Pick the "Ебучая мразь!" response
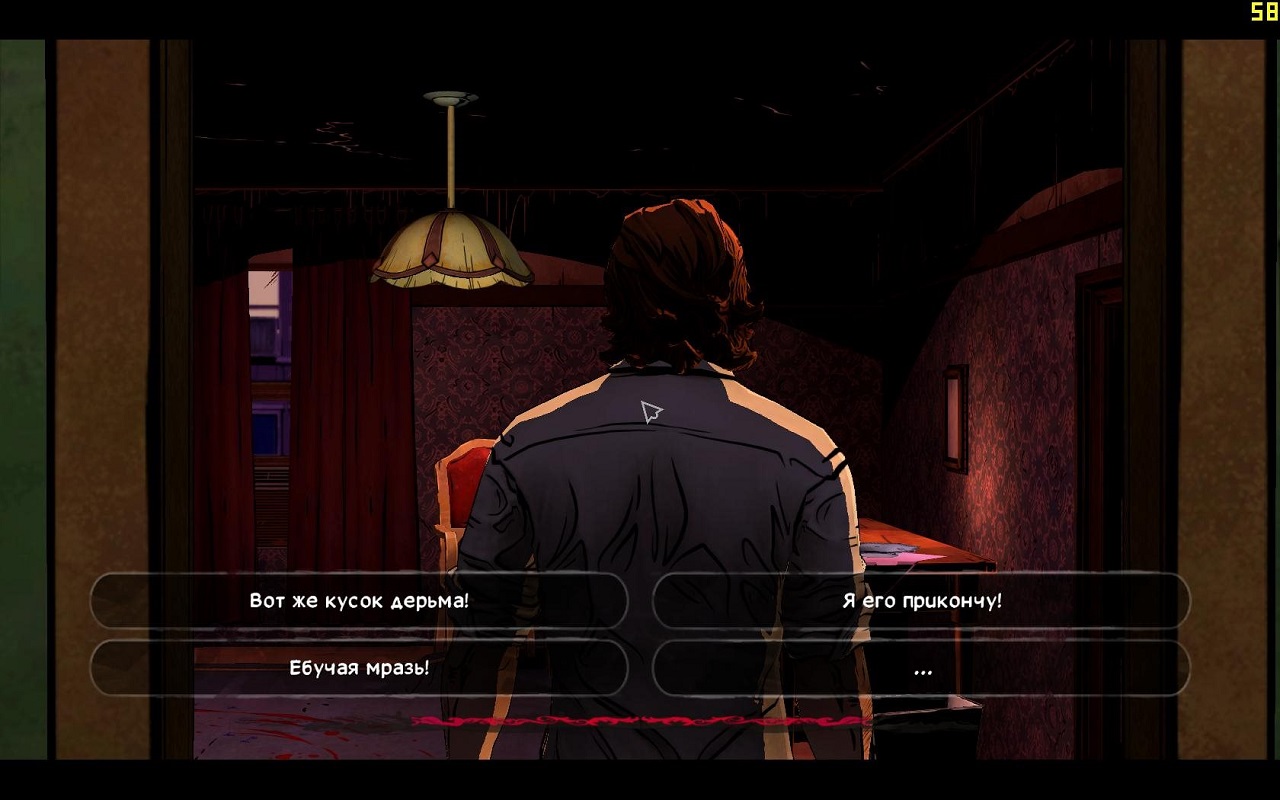 click(x=359, y=668)
